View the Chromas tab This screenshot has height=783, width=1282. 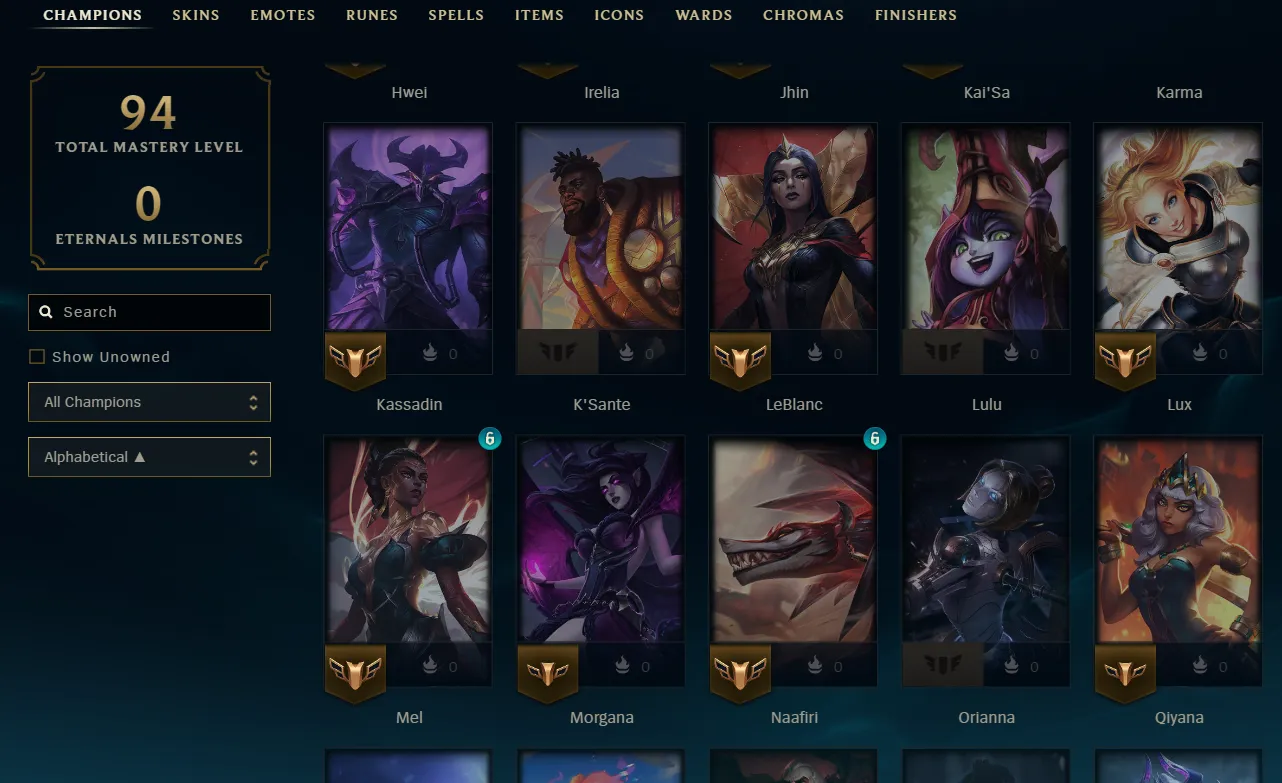pyautogui.click(x=803, y=15)
